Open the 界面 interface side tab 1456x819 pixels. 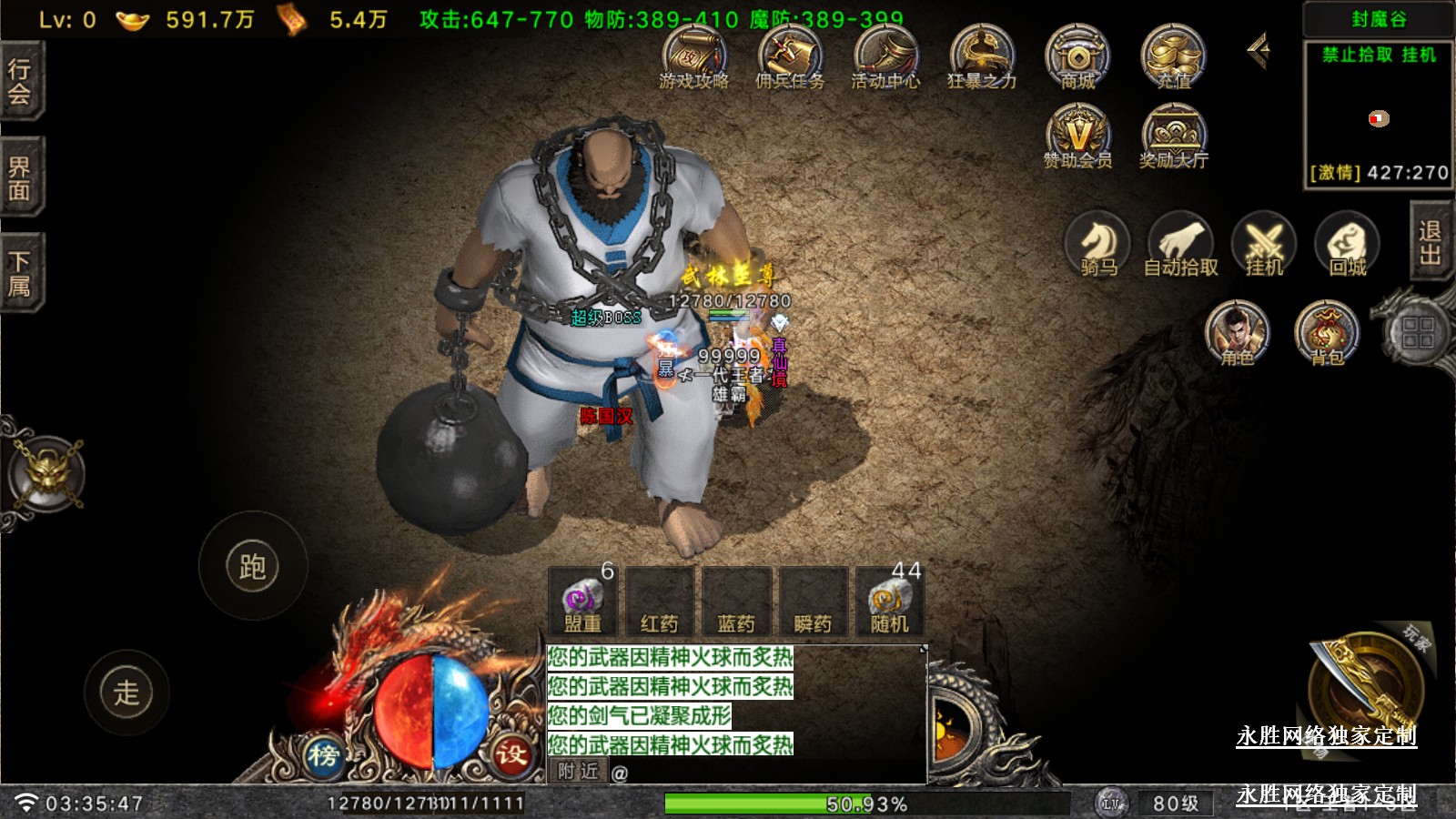pyautogui.click(x=20, y=177)
